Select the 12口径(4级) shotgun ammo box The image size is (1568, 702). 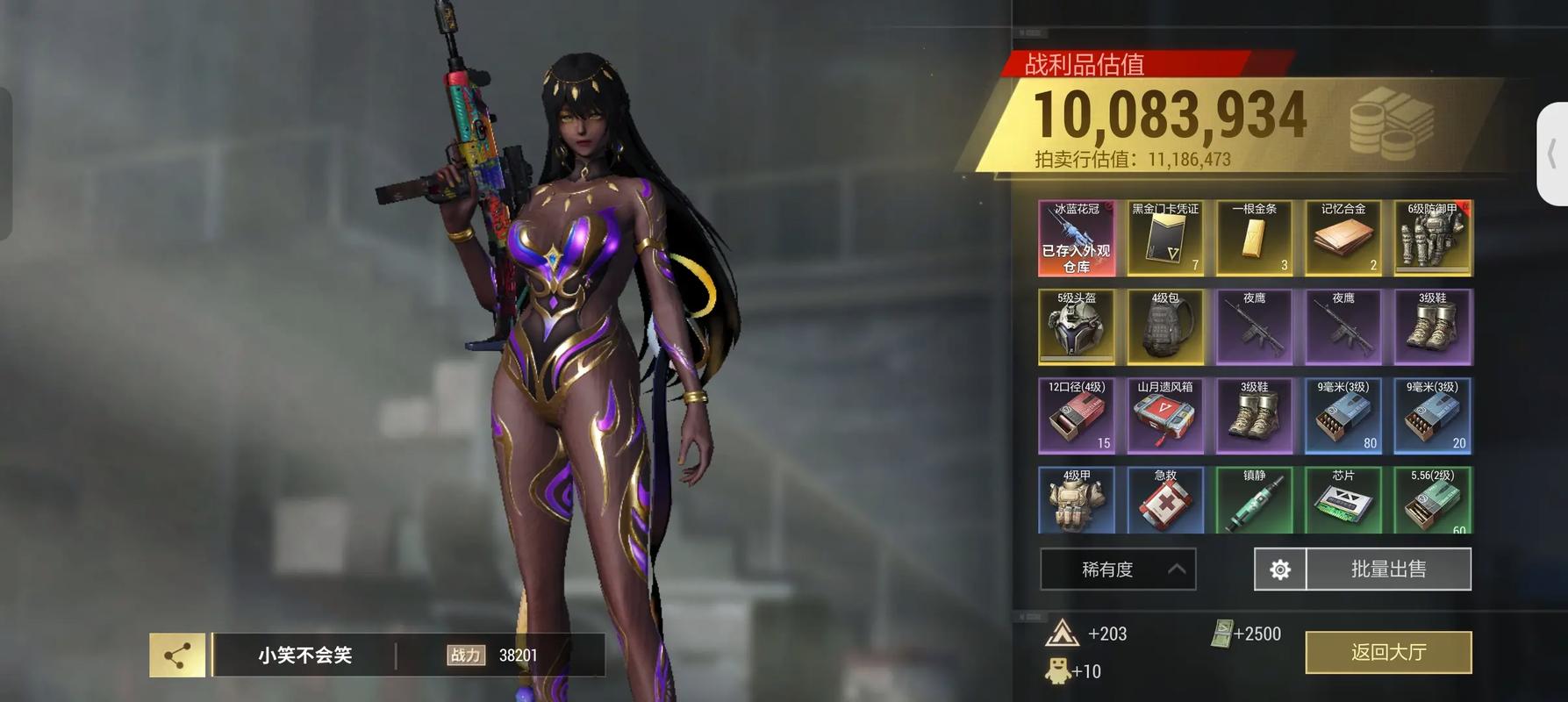click(x=1077, y=416)
